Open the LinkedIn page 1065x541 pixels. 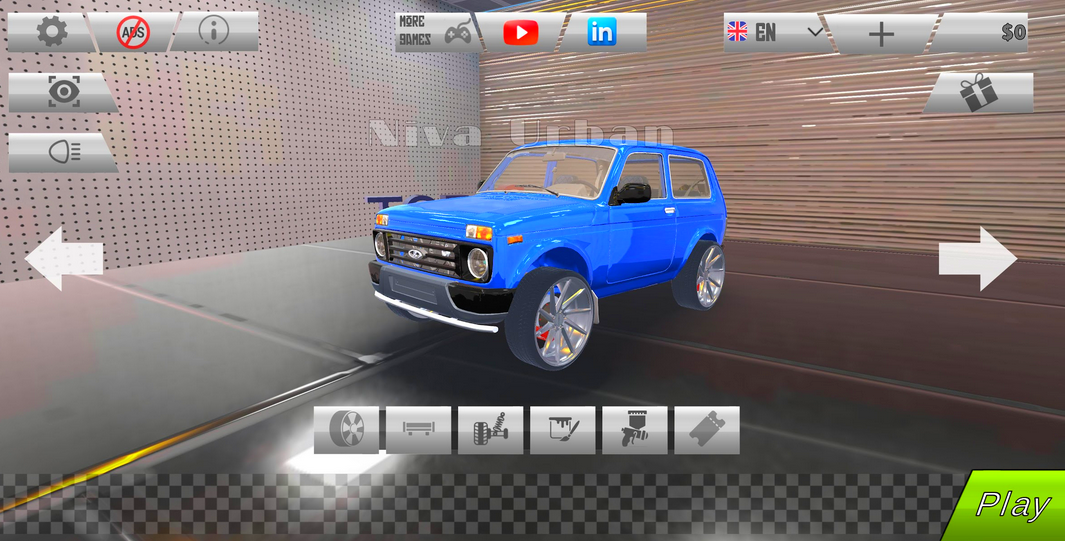602,32
